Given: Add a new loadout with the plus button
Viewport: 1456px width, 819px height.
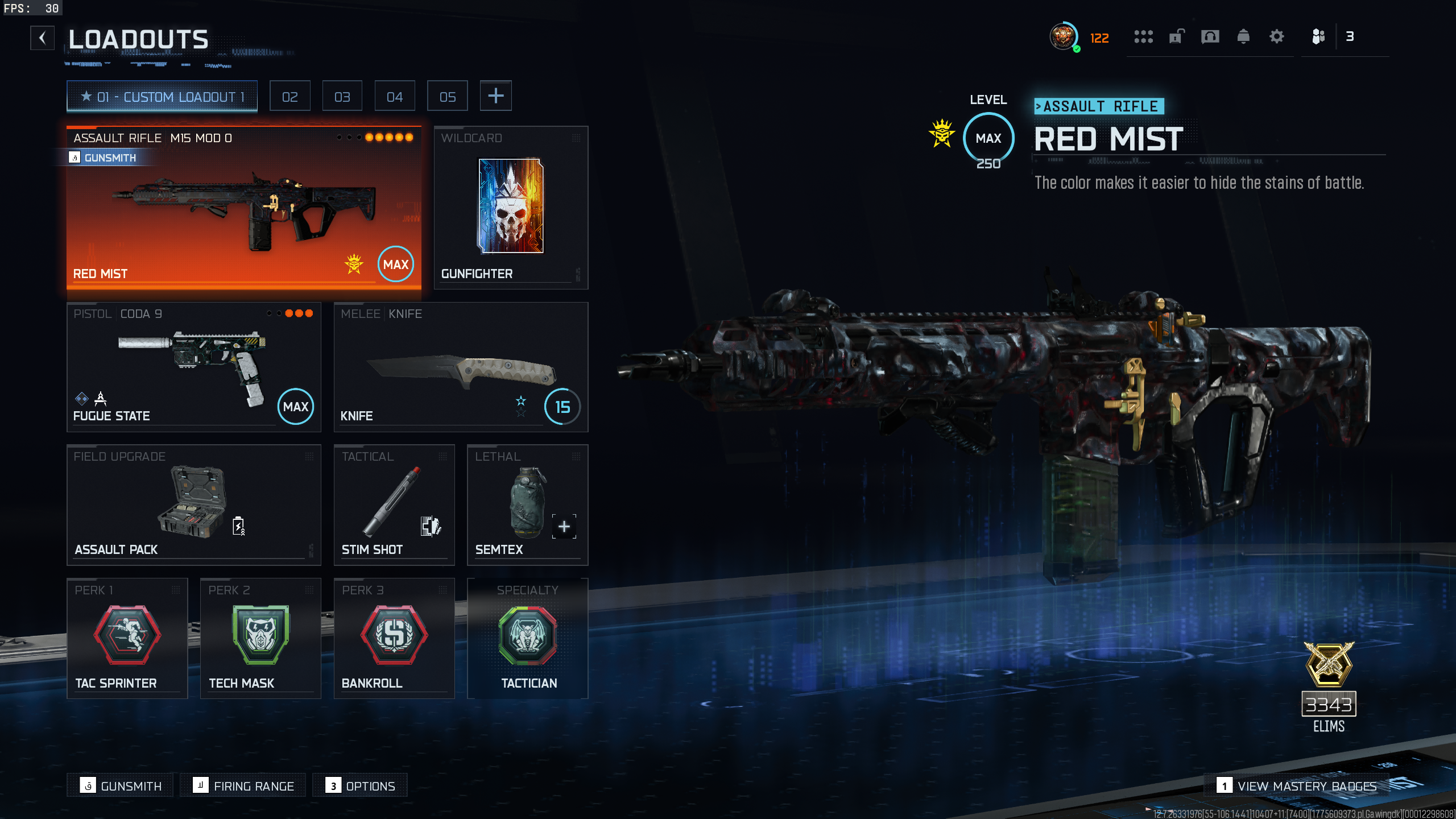Looking at the screenshot, I should (495, 96).
